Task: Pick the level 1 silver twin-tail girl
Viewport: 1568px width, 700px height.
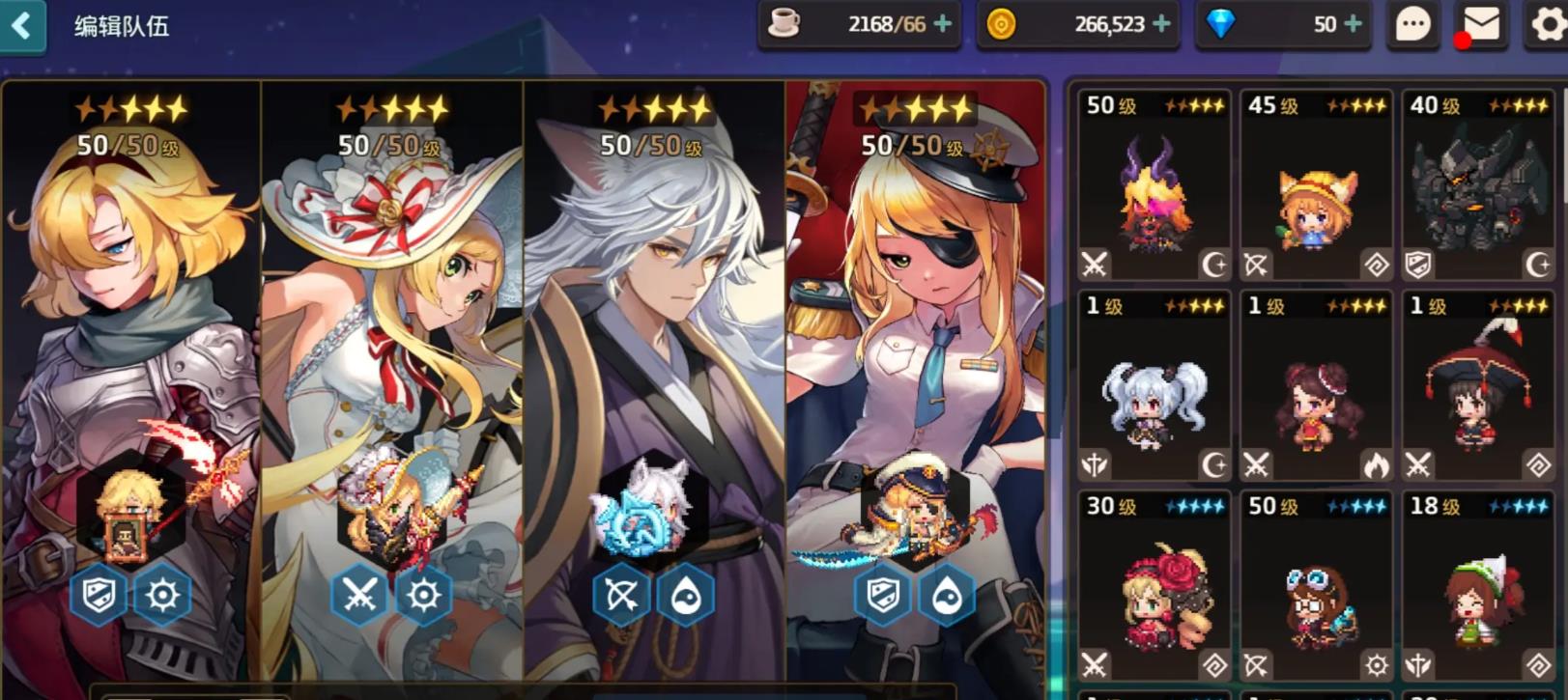Action: [x=1154, y=386]
